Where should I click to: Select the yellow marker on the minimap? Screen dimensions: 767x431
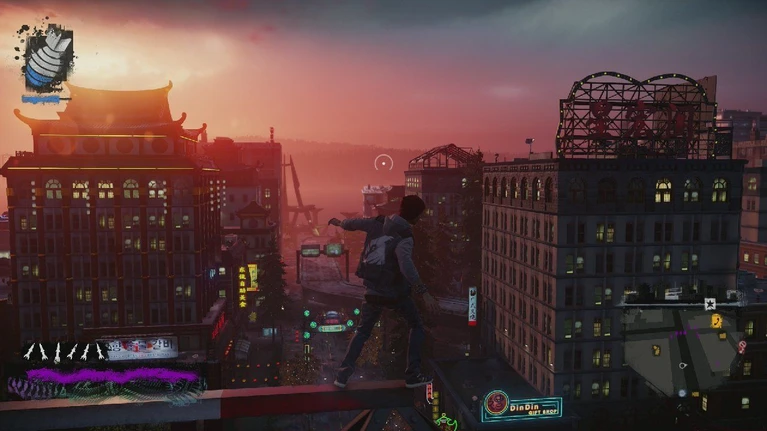[x=716, y=321]
